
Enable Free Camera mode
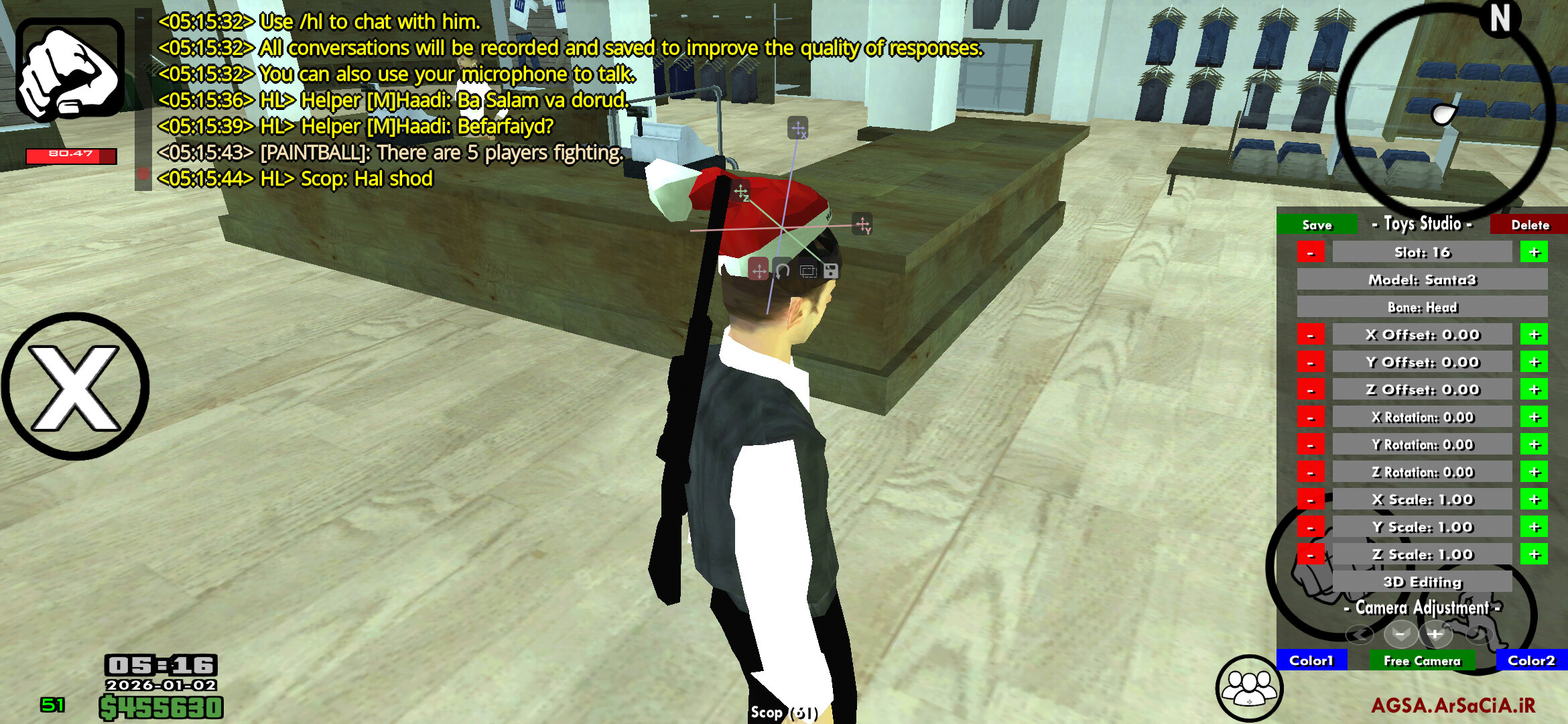1422,660
